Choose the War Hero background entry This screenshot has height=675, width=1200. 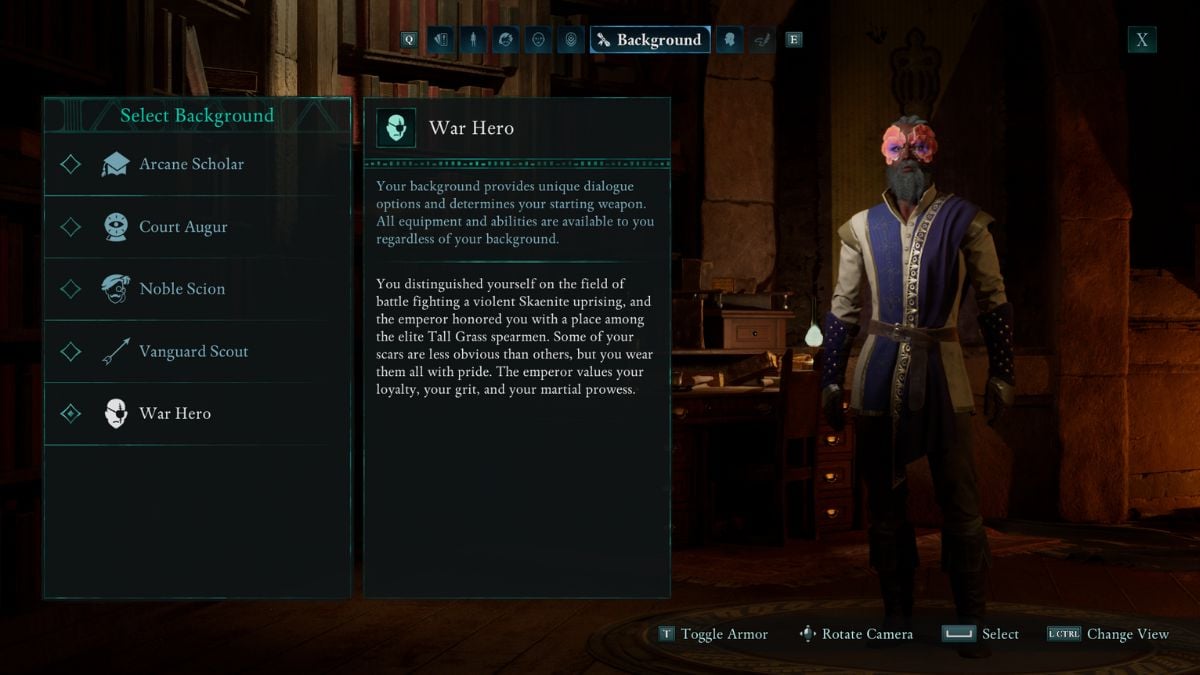pyautogui.click(x=175, y=413)
